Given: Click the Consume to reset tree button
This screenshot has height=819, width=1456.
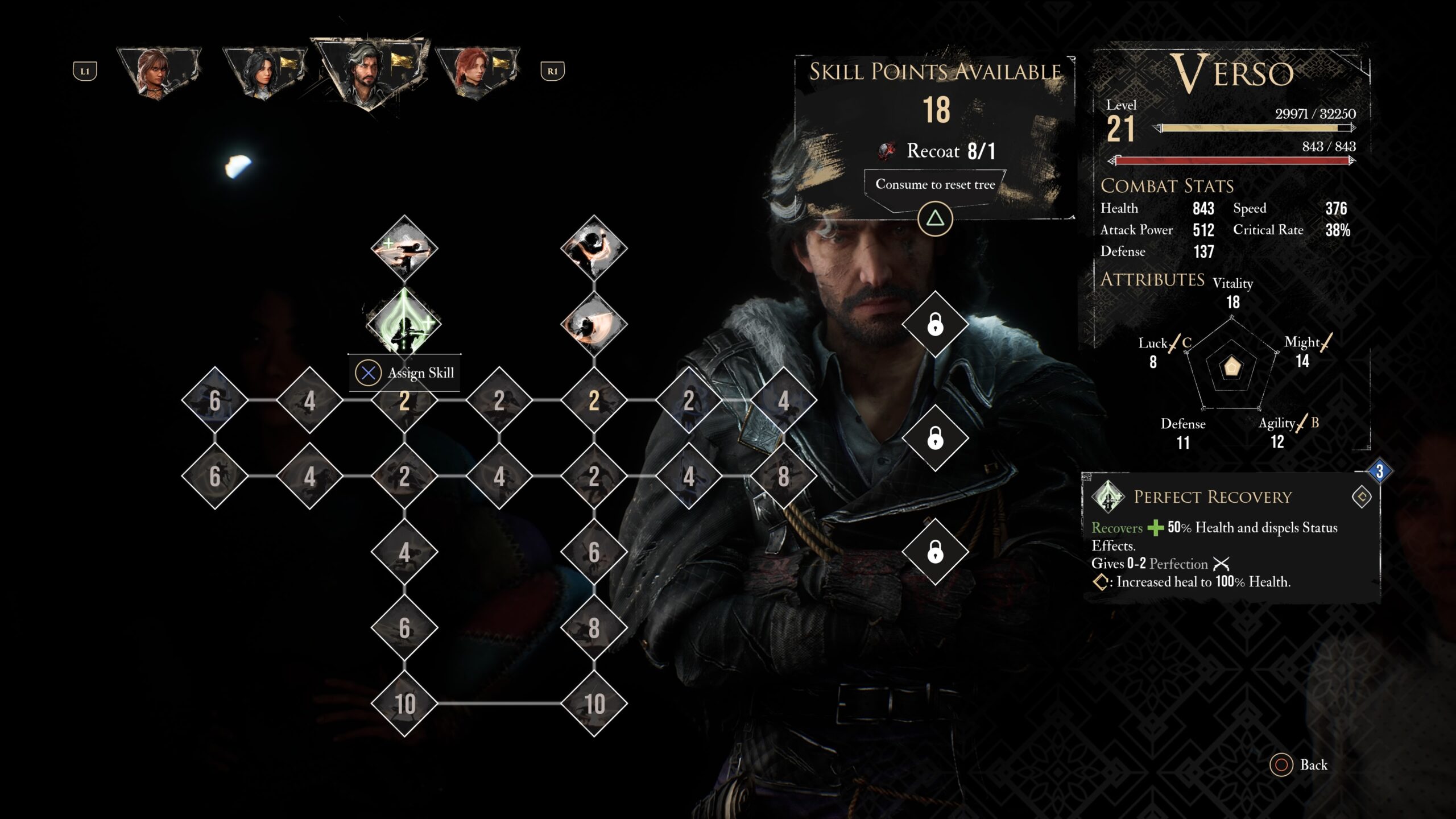Looking at the screenshot, I should pos(935,185).
